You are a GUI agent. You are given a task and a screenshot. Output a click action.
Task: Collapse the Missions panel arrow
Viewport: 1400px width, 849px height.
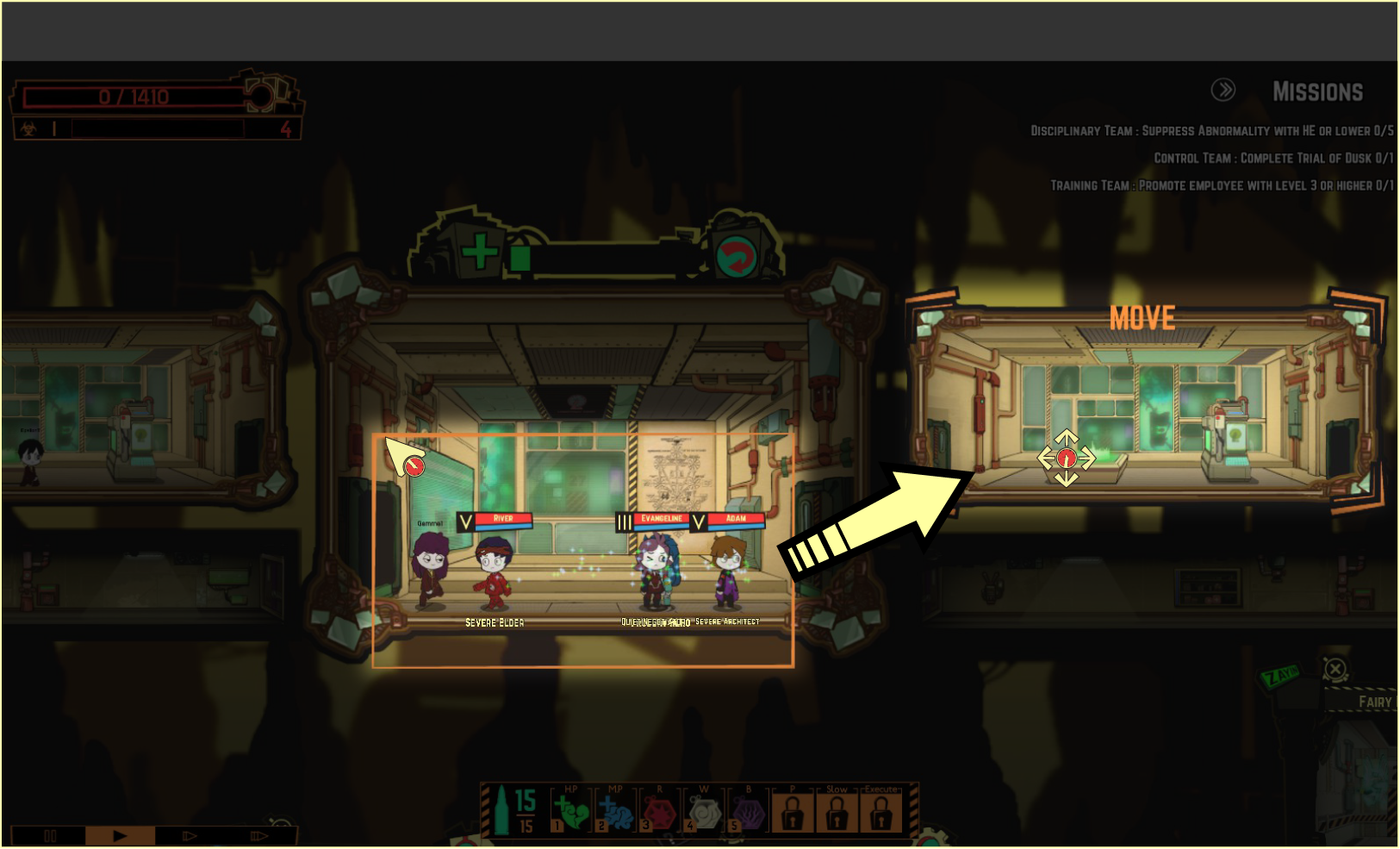(x=1223, y=90)
